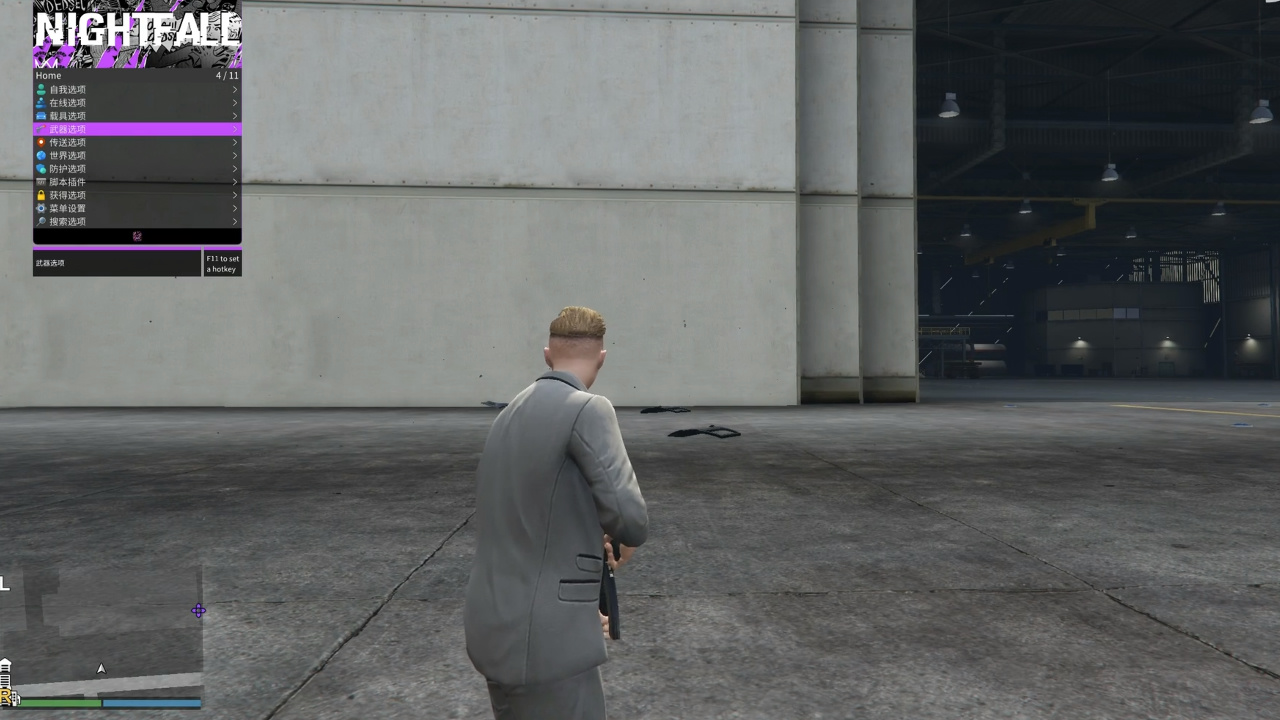Select the magnifier icon beside 搜索选项
This screenshot has height=720, width=1280.
coord(40,221)
